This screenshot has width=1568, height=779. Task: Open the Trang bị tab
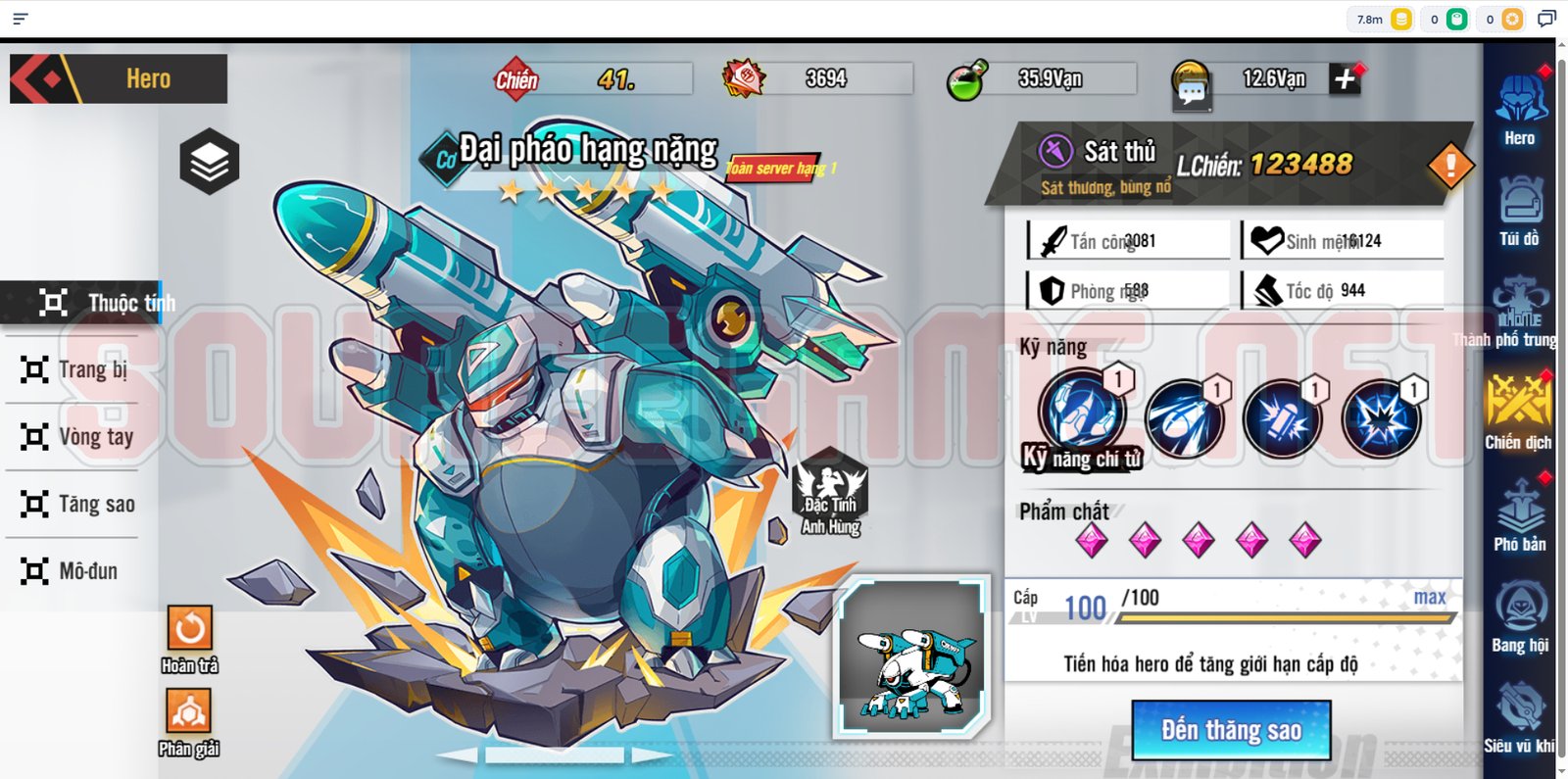(x=76, y=369)
